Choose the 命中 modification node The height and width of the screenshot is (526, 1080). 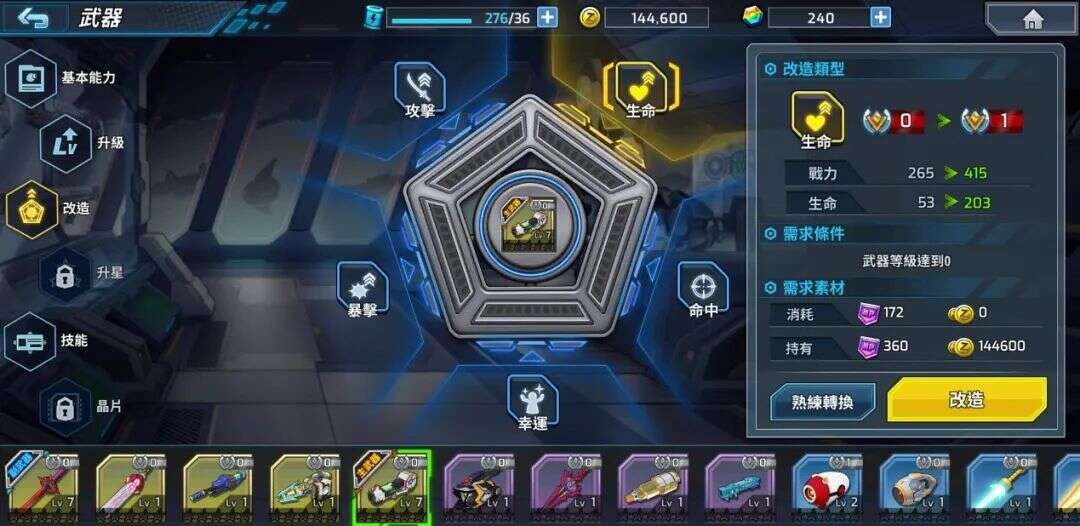point(704,289)
